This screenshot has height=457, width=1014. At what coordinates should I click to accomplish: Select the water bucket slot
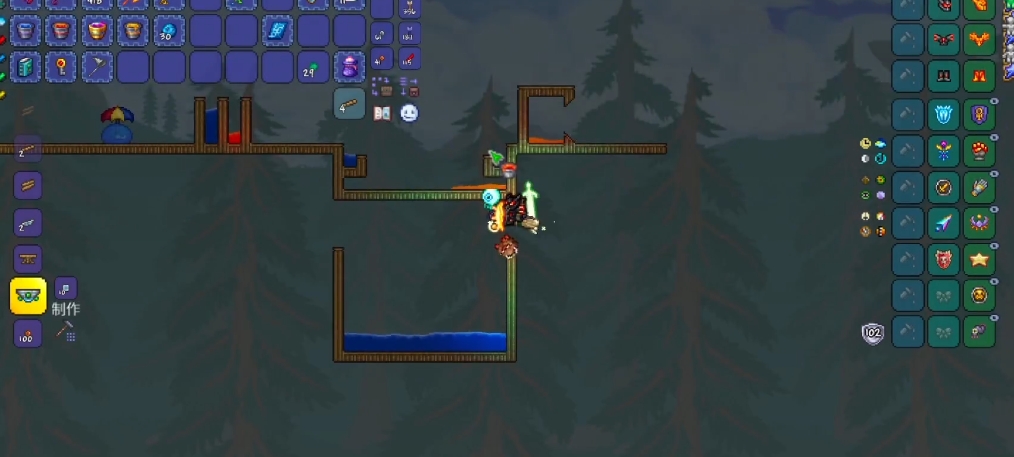point(25,31)
